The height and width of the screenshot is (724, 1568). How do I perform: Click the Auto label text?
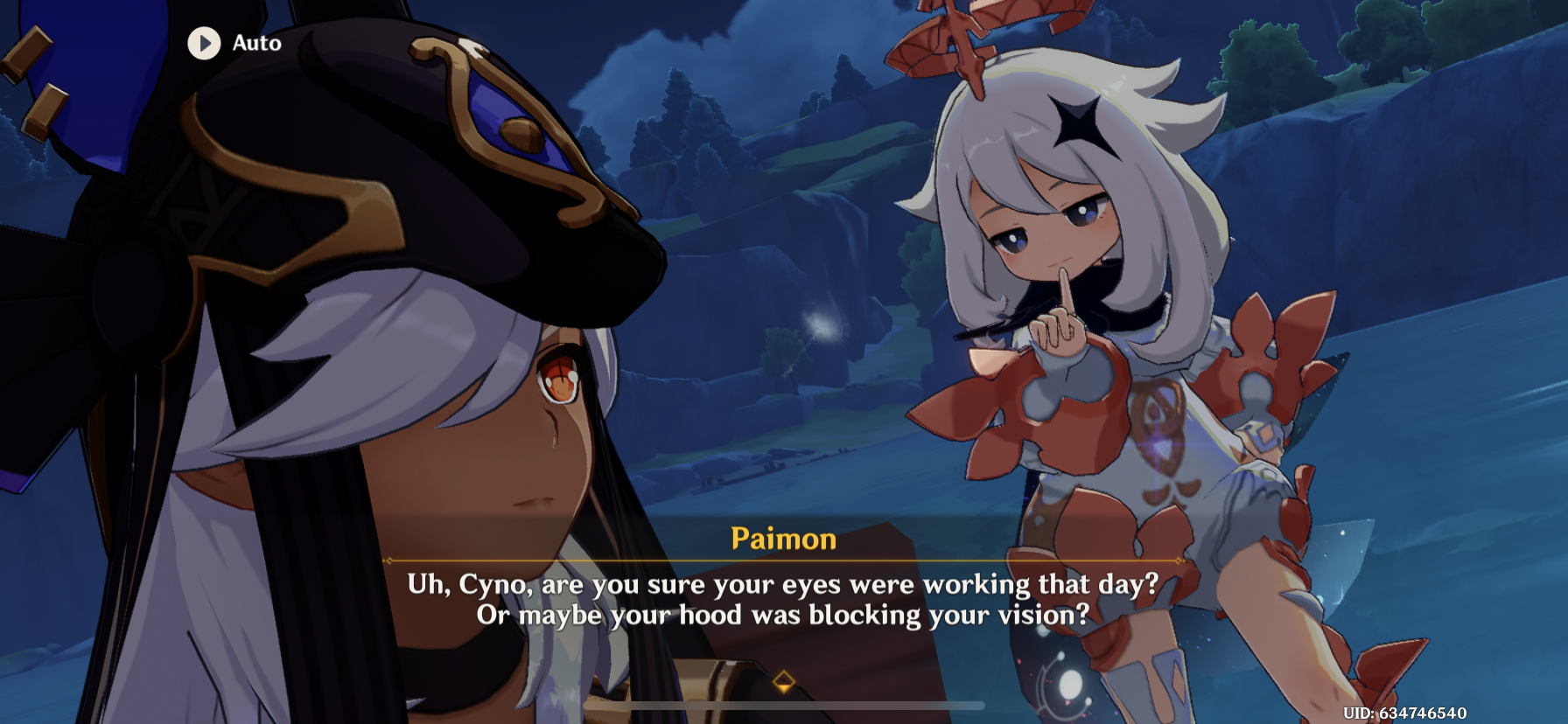(255, 43)
